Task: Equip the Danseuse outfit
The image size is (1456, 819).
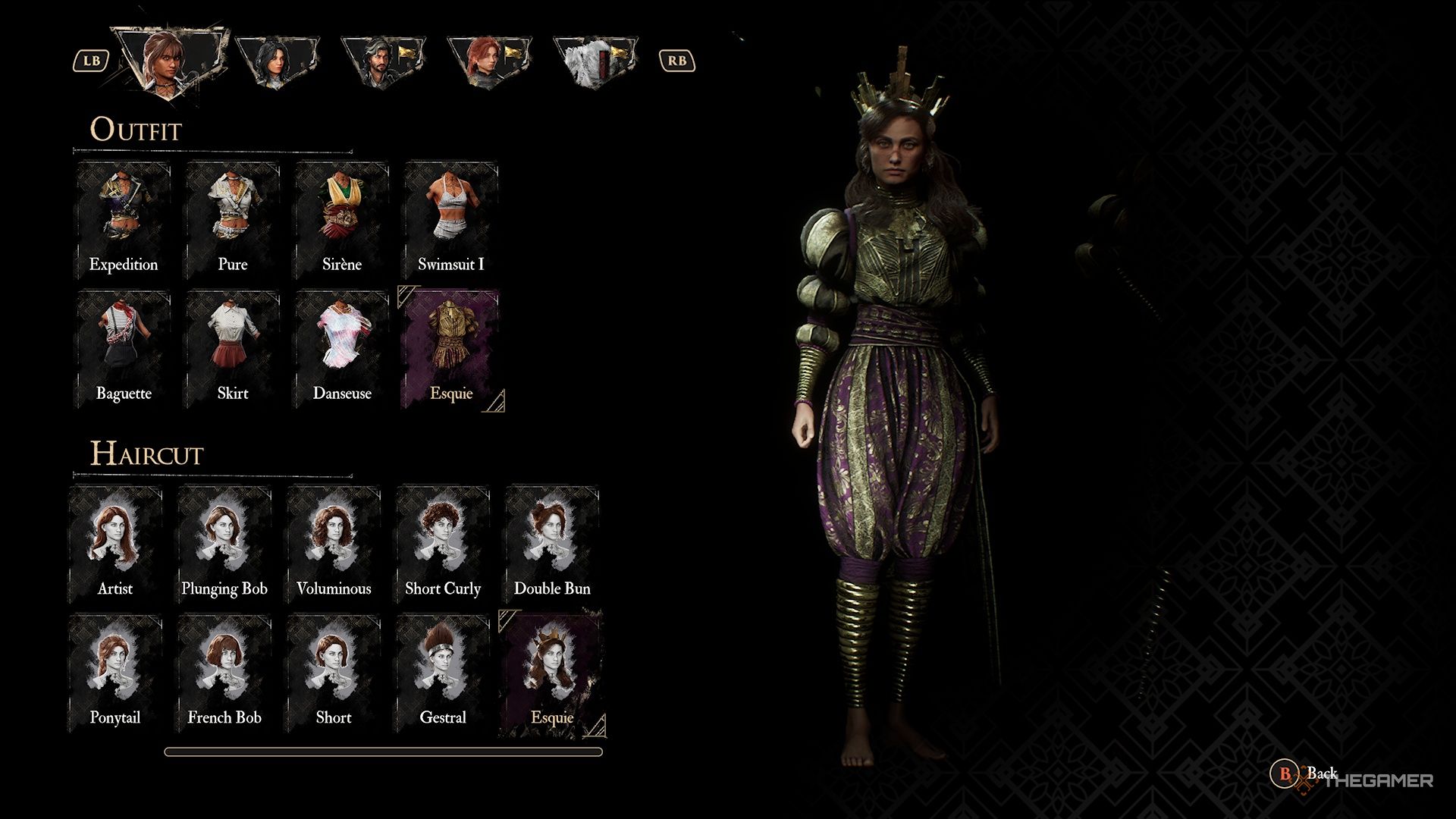Action: pyautogui.click(x=342, y=349)
